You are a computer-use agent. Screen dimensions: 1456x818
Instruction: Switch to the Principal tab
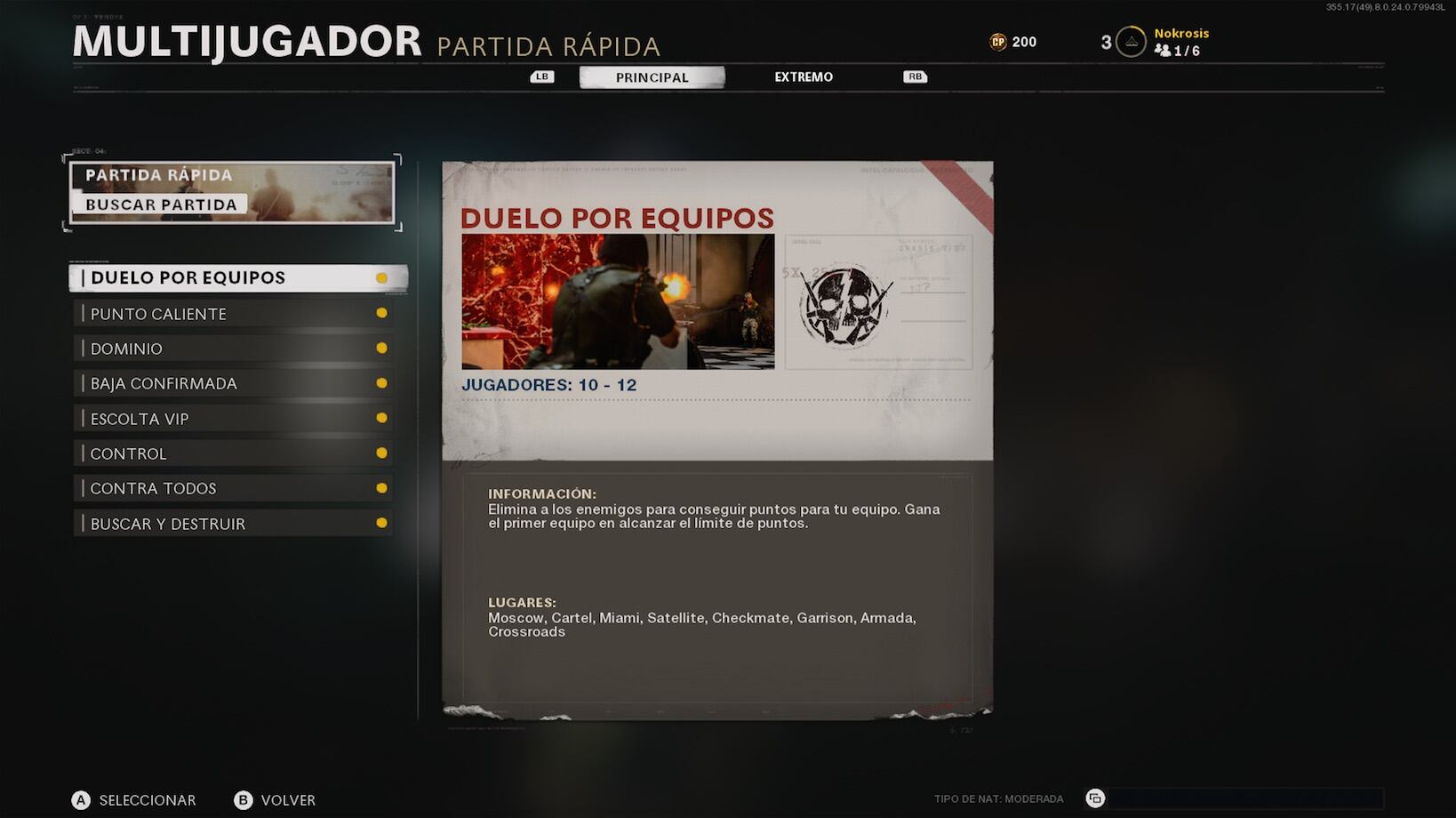click(652, 77)
